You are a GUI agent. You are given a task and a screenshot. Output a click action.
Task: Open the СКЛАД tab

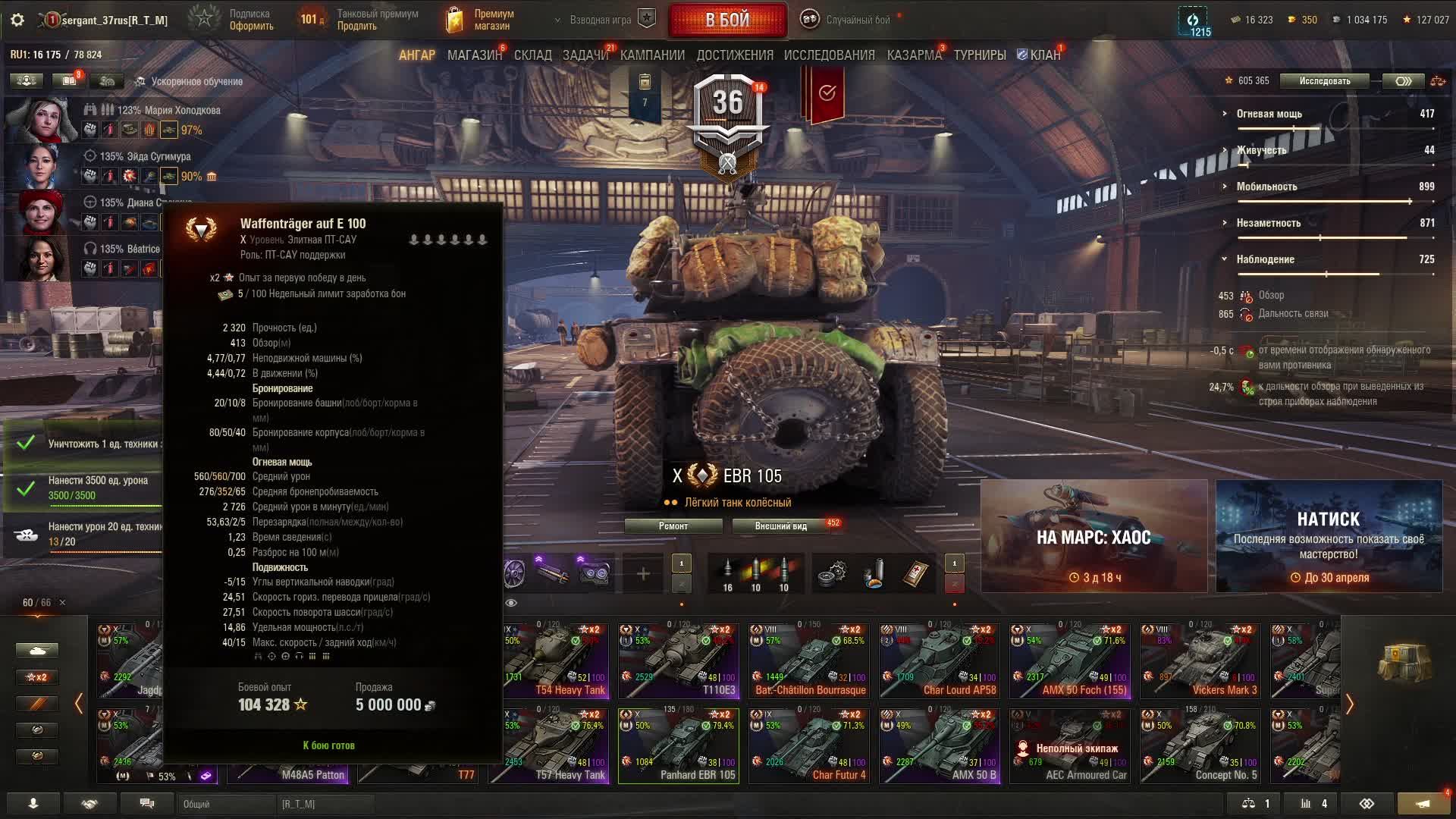tap(532, 55)
